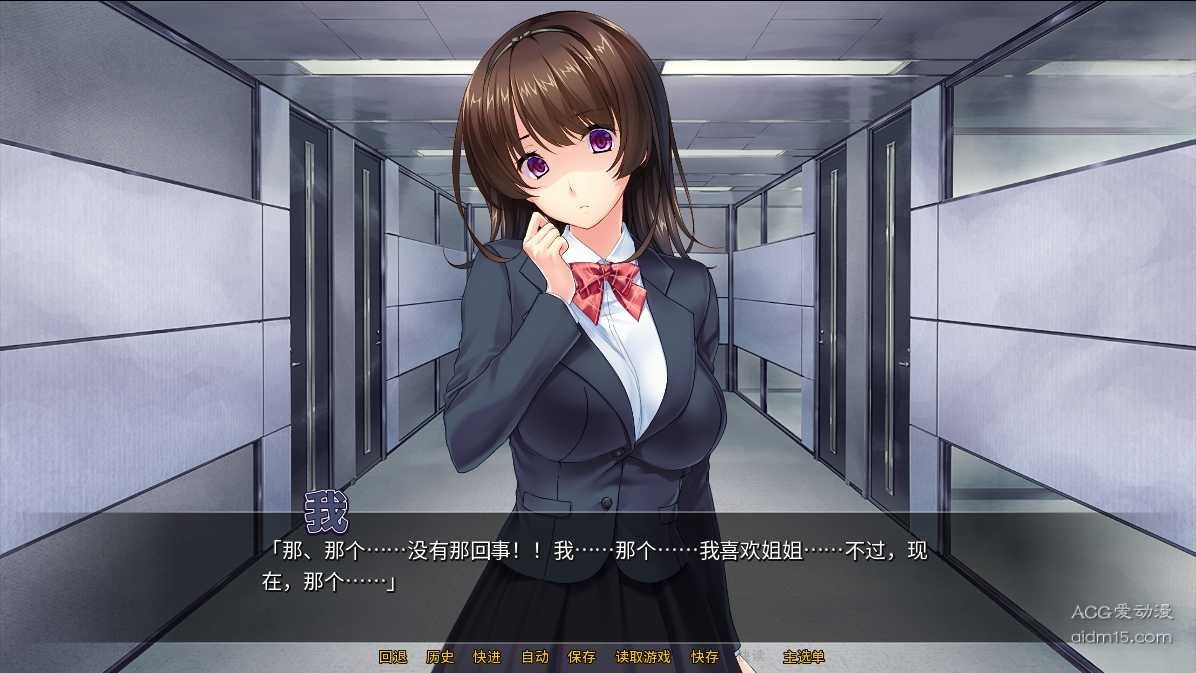The image size is (1196, 673).
Task: Return to the 主选单 main menu
Action: pos(804,657)
